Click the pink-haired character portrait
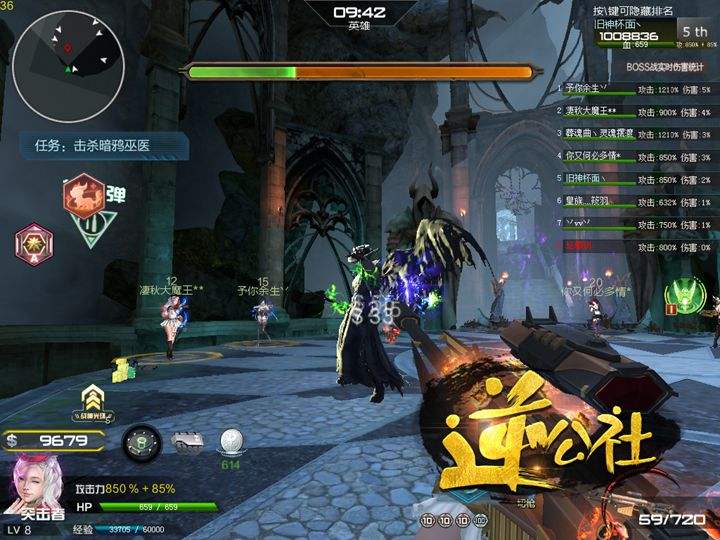720x540 pixels. [x=33, y=486]
